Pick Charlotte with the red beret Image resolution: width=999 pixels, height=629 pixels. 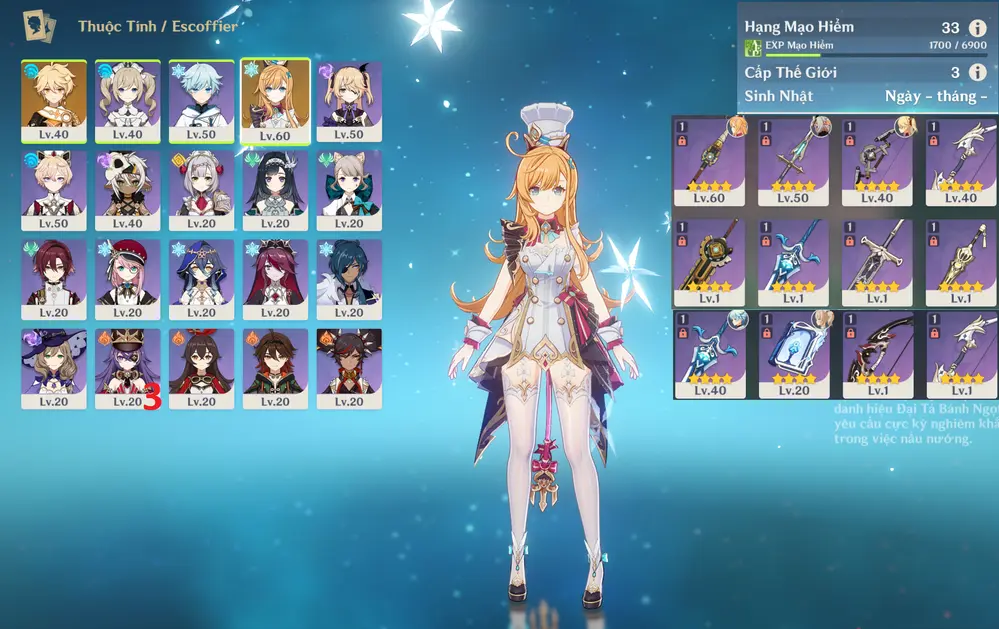[x=127, y=279]
